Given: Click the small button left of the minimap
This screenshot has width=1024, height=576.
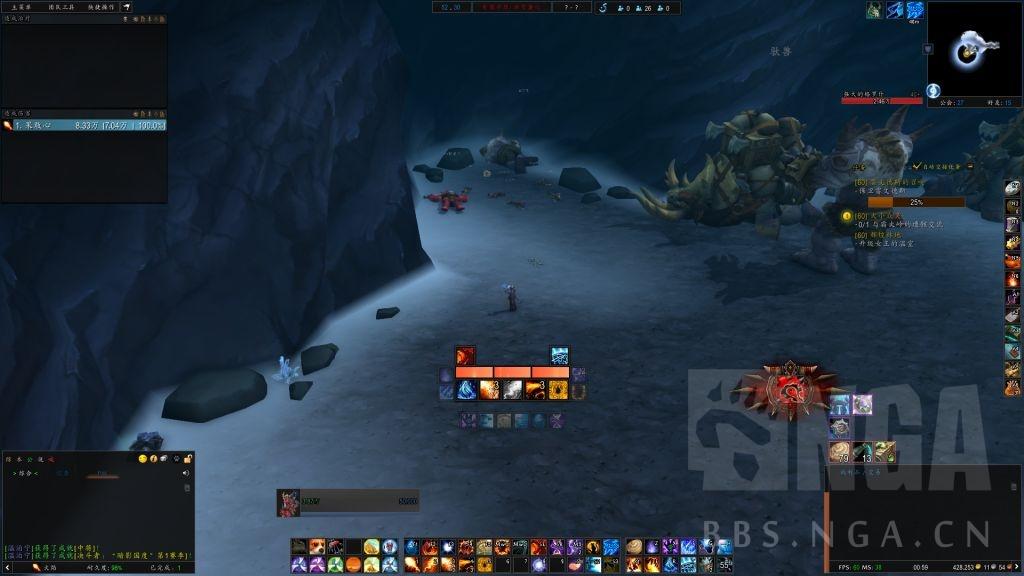Looking at the screenshot, I should pos(928,49).
